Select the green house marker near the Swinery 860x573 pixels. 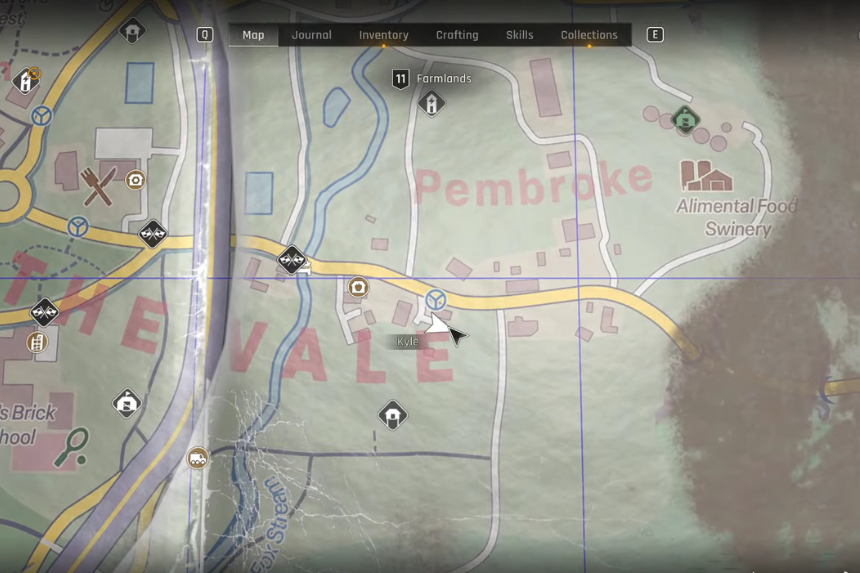(685, 120)
